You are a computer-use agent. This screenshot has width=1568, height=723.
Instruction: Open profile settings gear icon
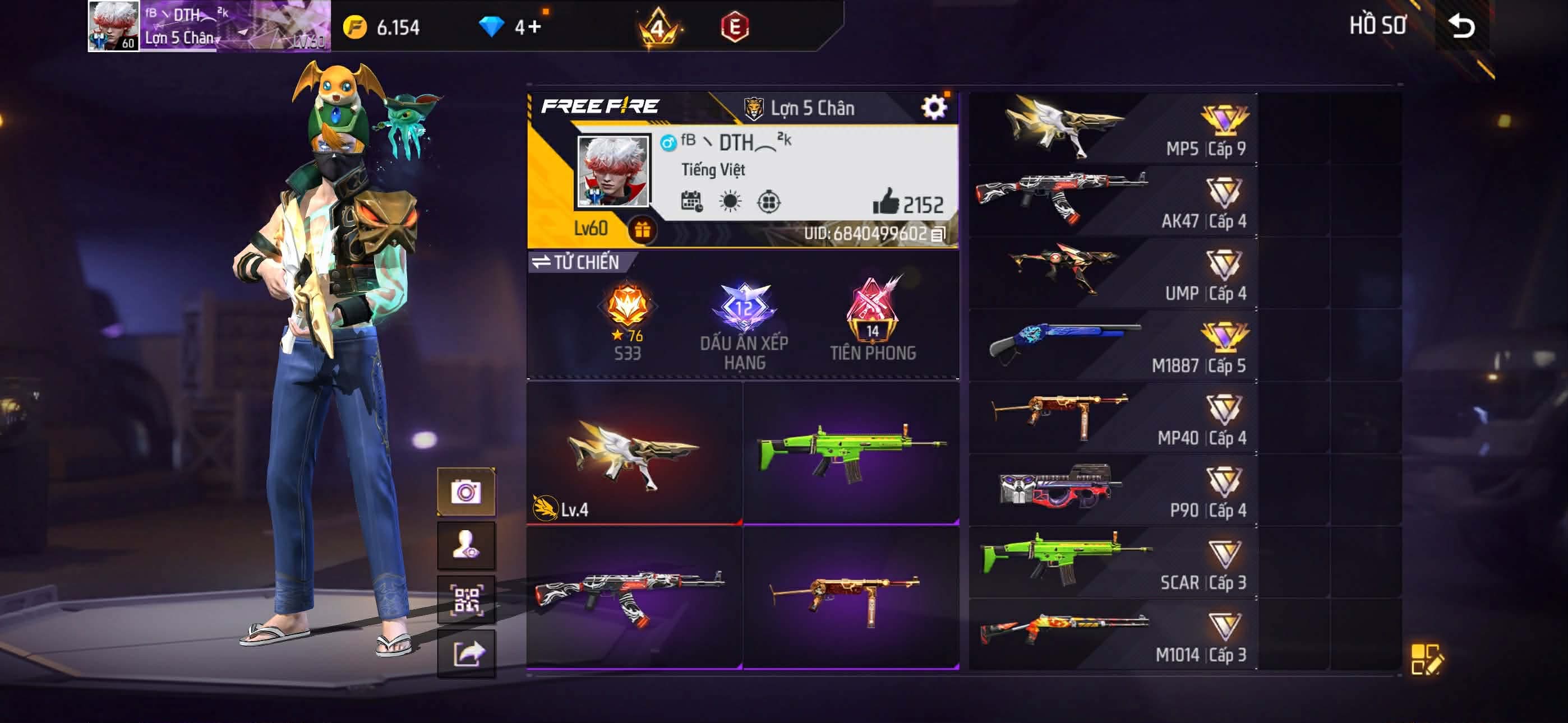pyautogui.click(x=933, y=108)
